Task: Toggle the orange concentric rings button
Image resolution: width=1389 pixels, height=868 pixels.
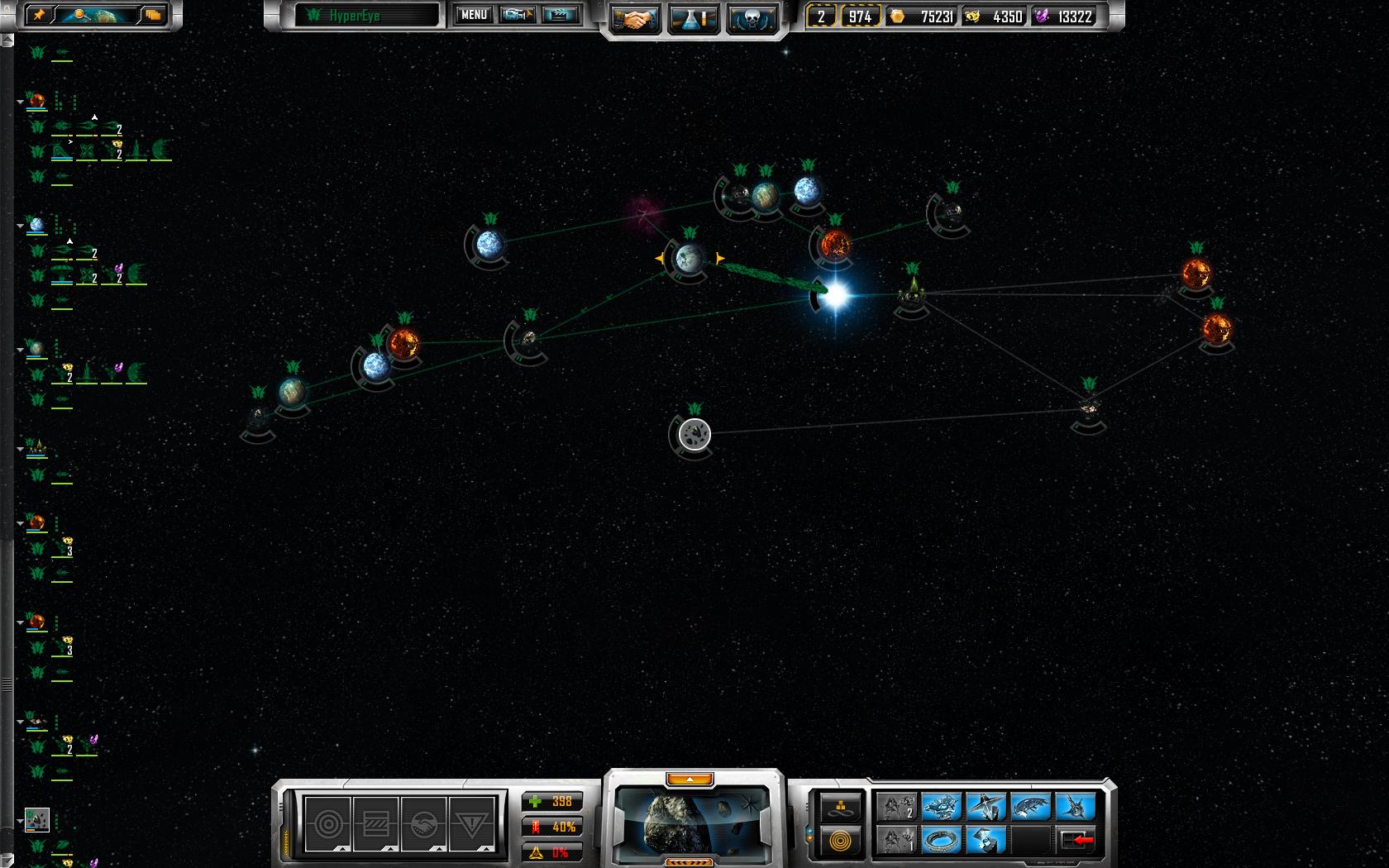Action: coord(840,842)
